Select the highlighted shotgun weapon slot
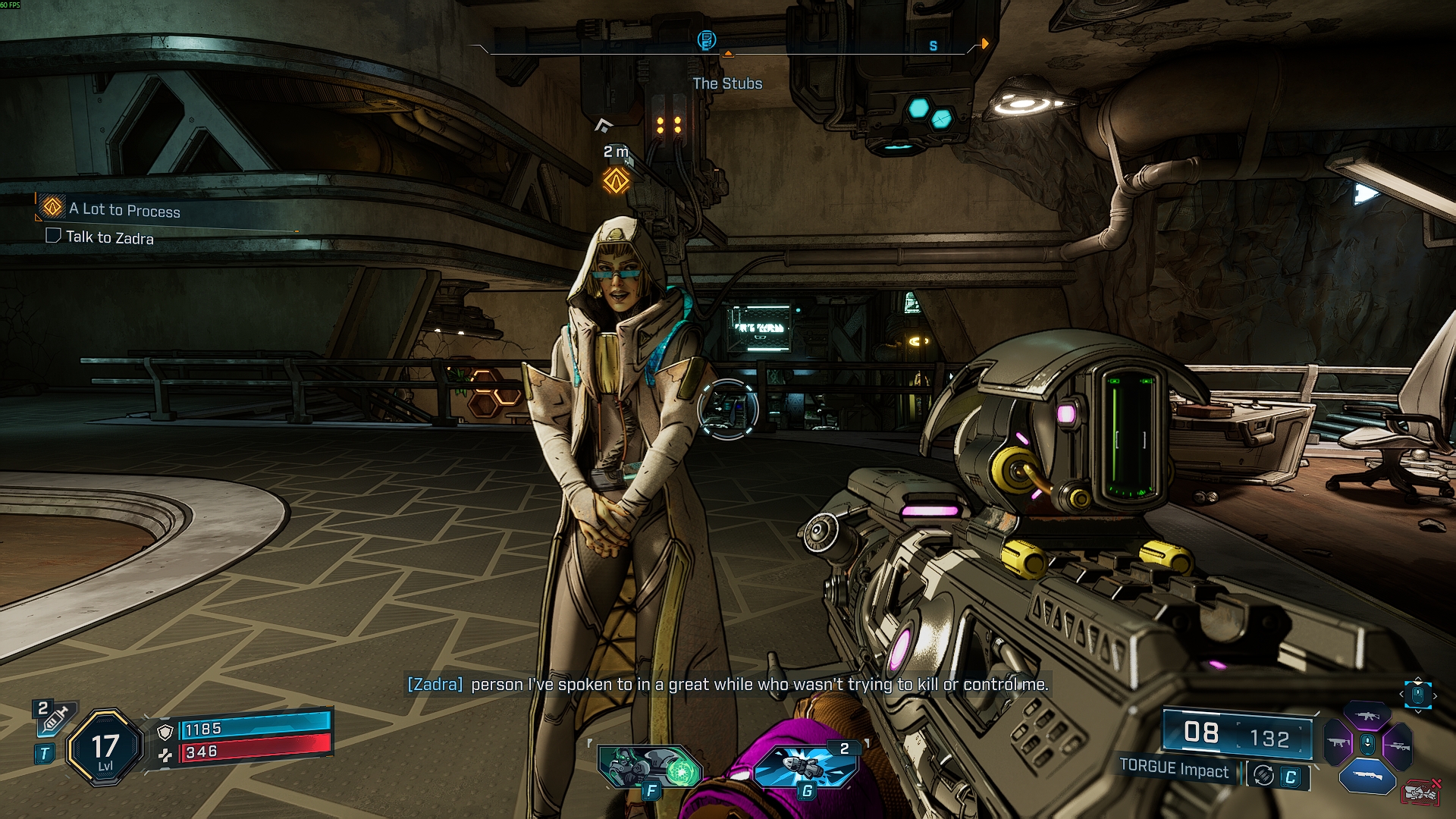This screenshot has width=1456, height=819. (1367, 776)
